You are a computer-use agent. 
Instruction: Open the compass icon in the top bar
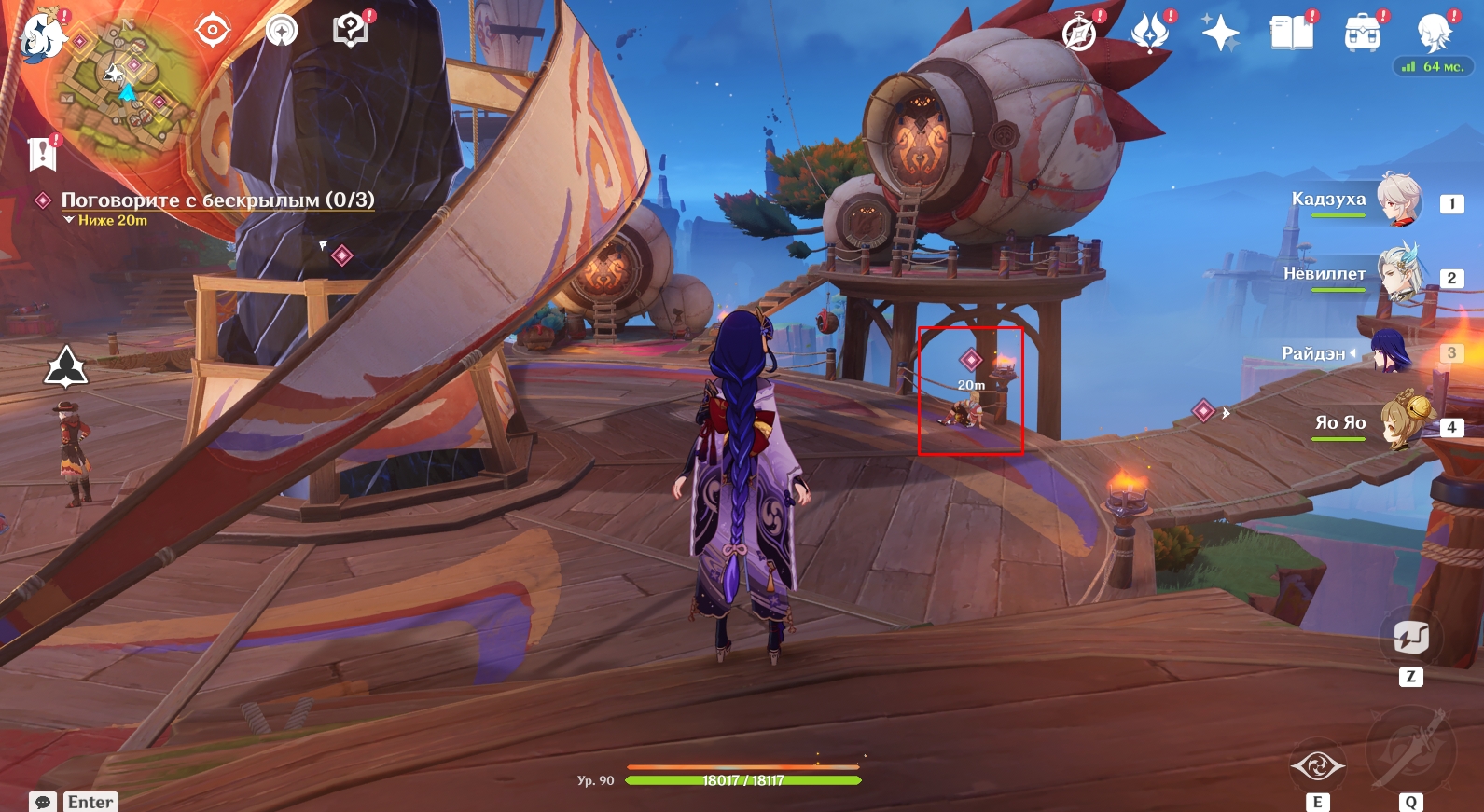pos(1079,34)
